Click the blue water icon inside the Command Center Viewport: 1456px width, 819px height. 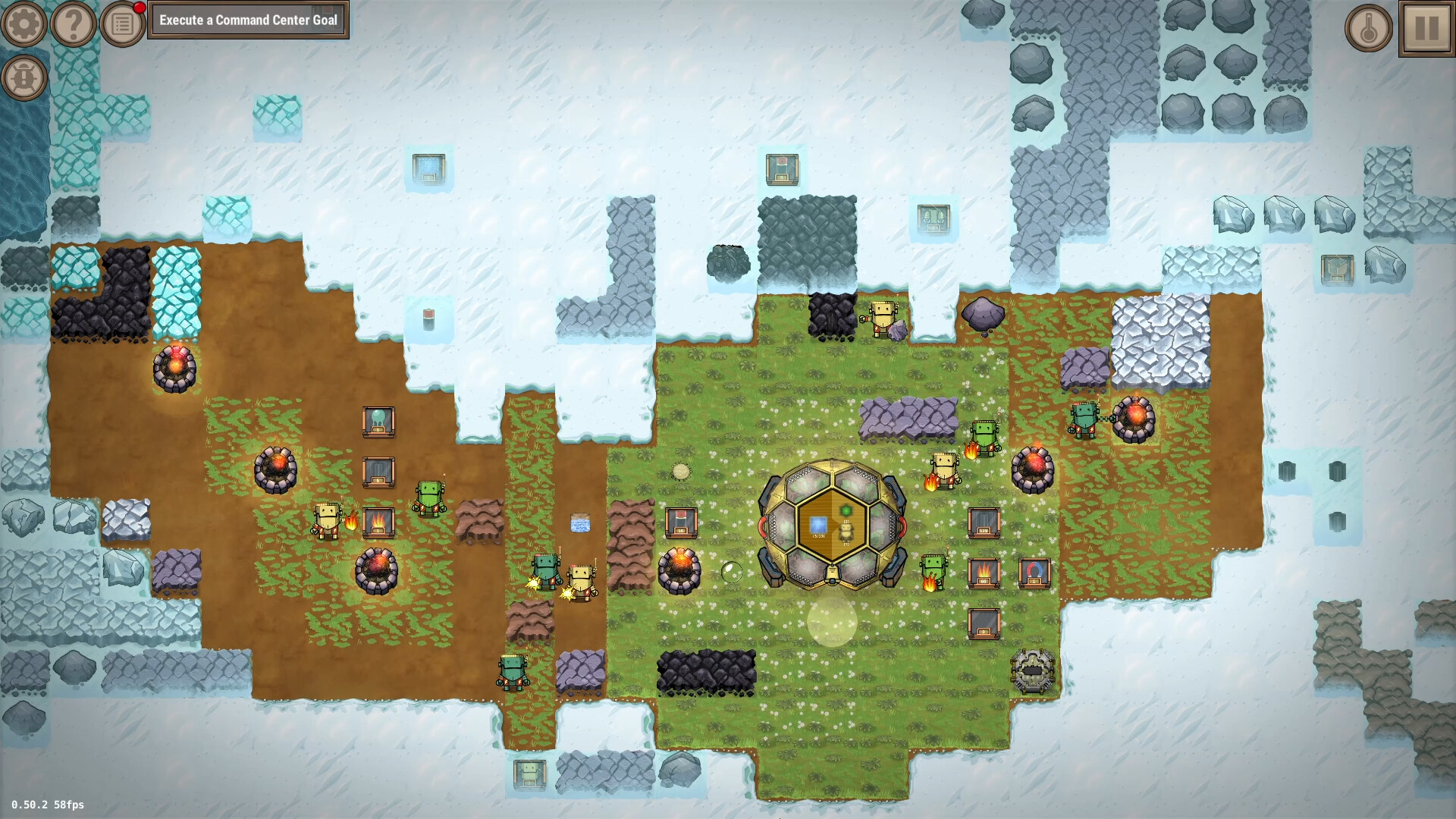817,523
